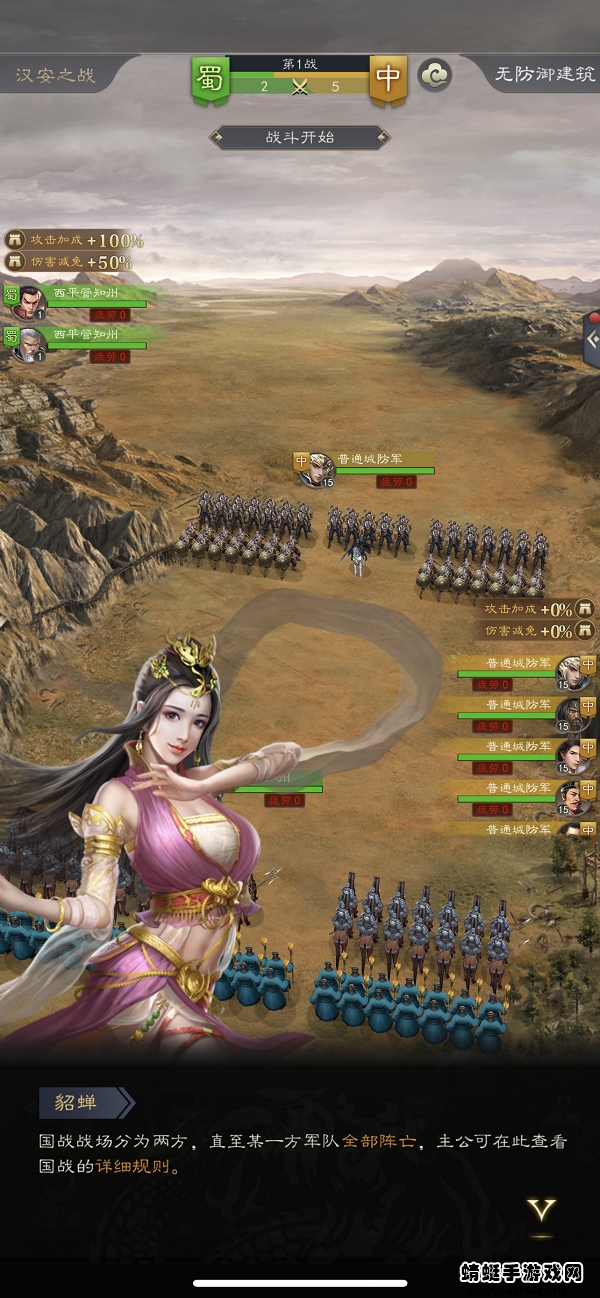
Task: Open the 无防御建筑 defense building tab
Action: click(x=544, y=75)
